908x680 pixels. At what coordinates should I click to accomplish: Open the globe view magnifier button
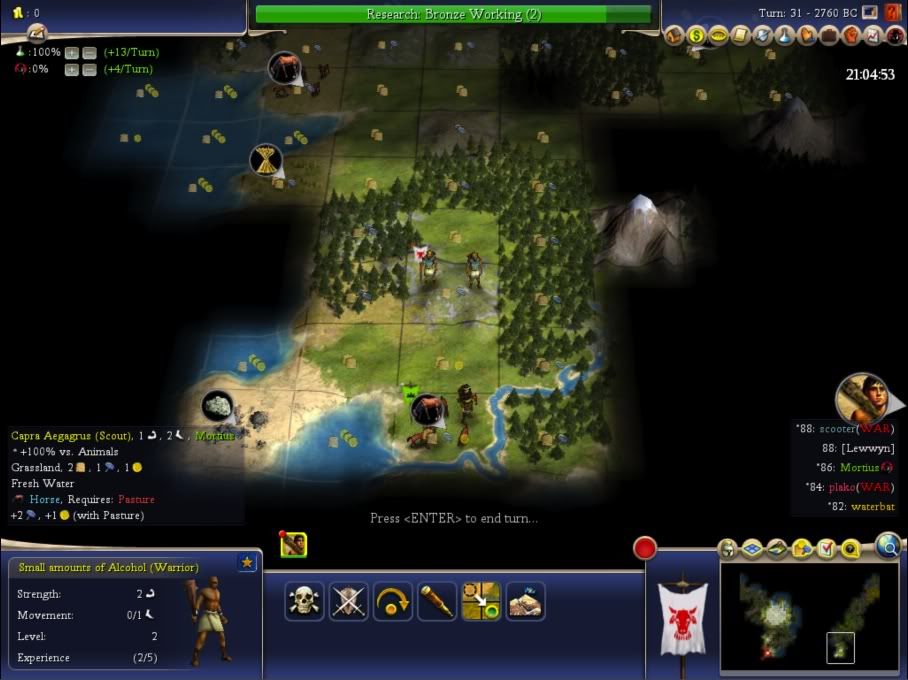click(887, 545)
